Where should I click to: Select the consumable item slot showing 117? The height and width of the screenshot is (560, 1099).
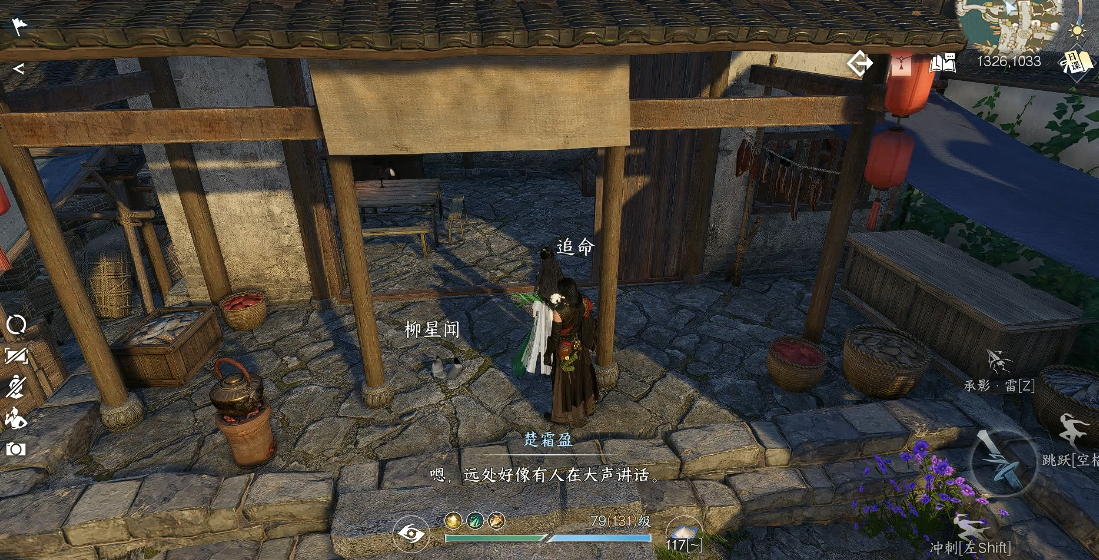[684, 534]
